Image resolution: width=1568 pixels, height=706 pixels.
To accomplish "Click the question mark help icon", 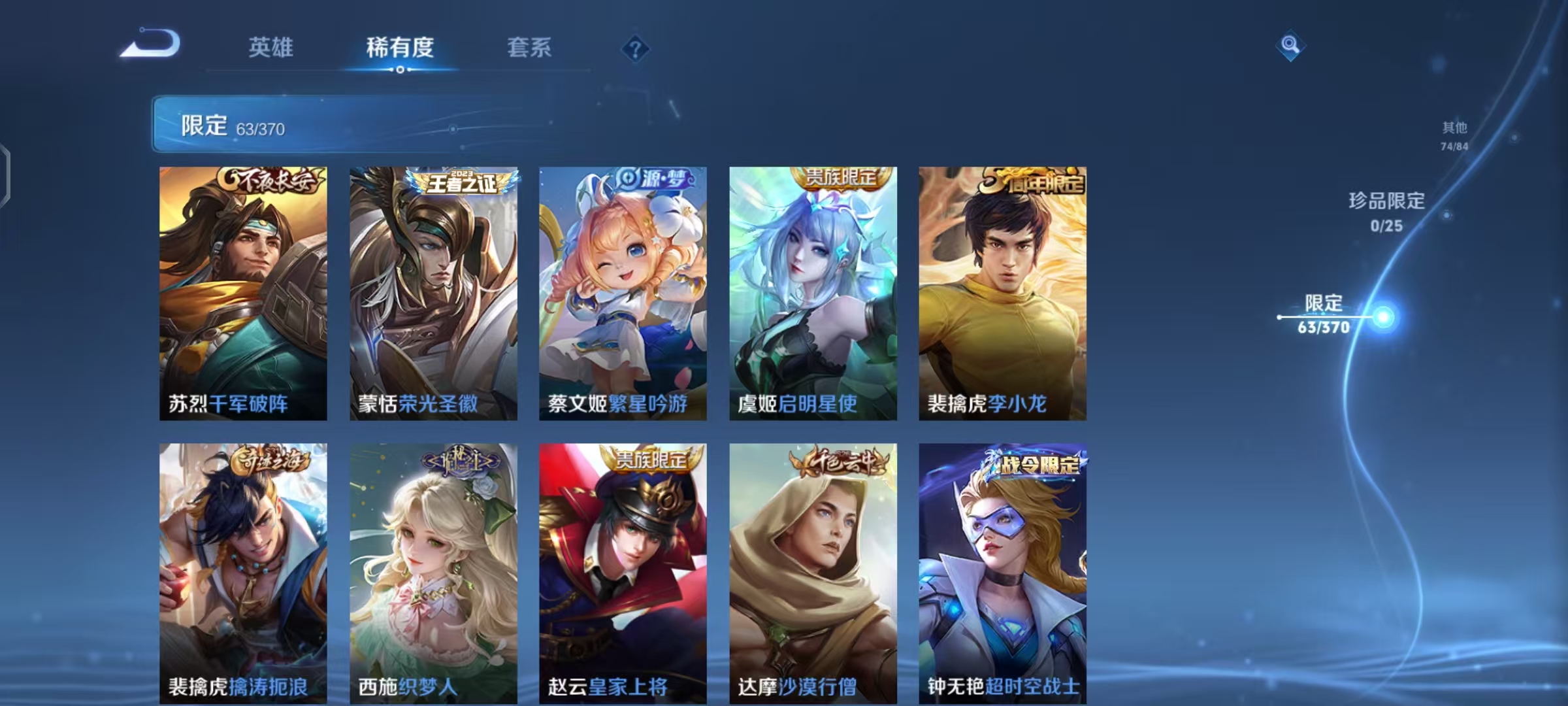I will pyautogui.click(x=636, y=48).
